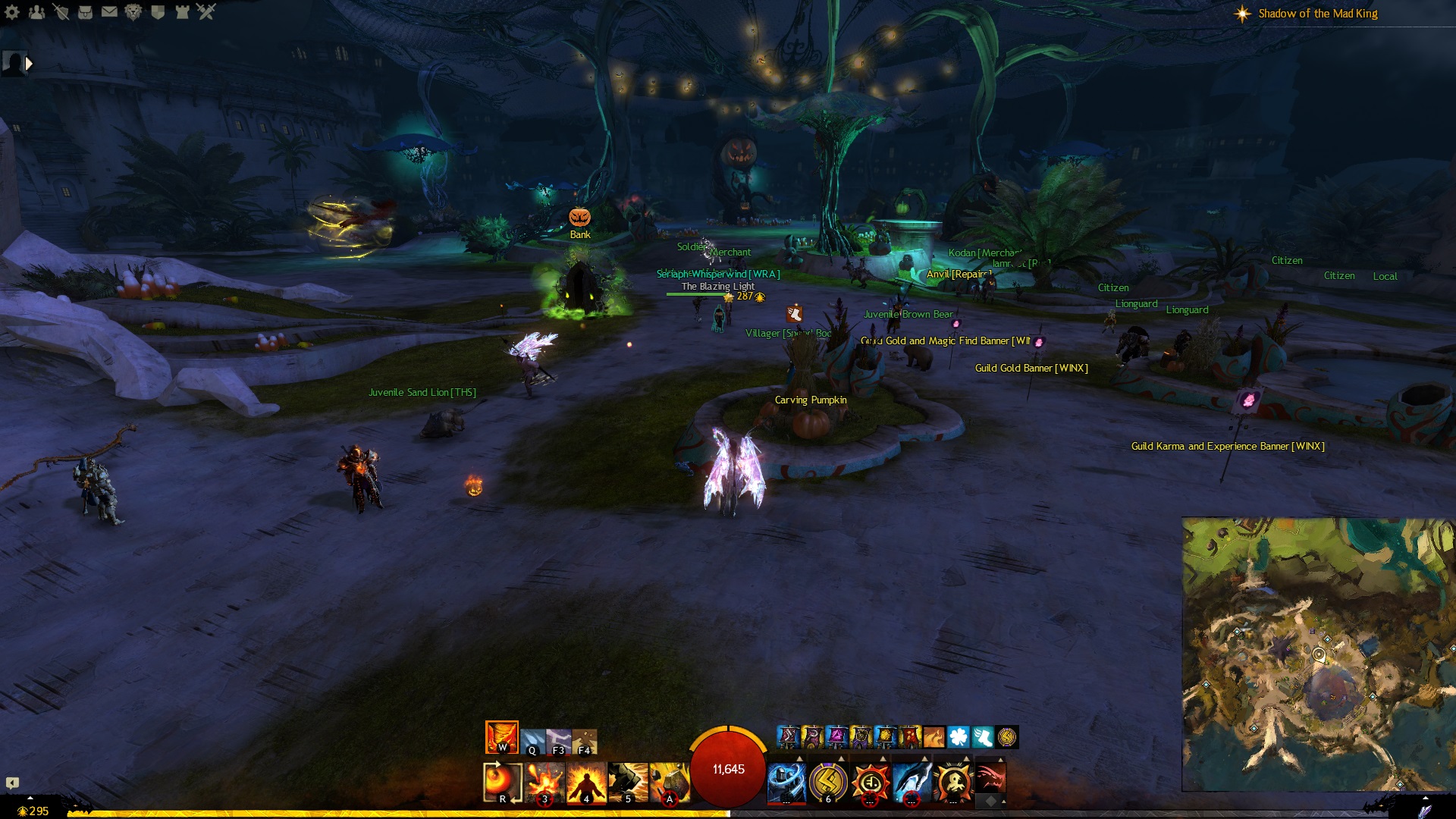
Task: Open the hero panel sword-and-shield icon
Action: click(x=61, y=11)
